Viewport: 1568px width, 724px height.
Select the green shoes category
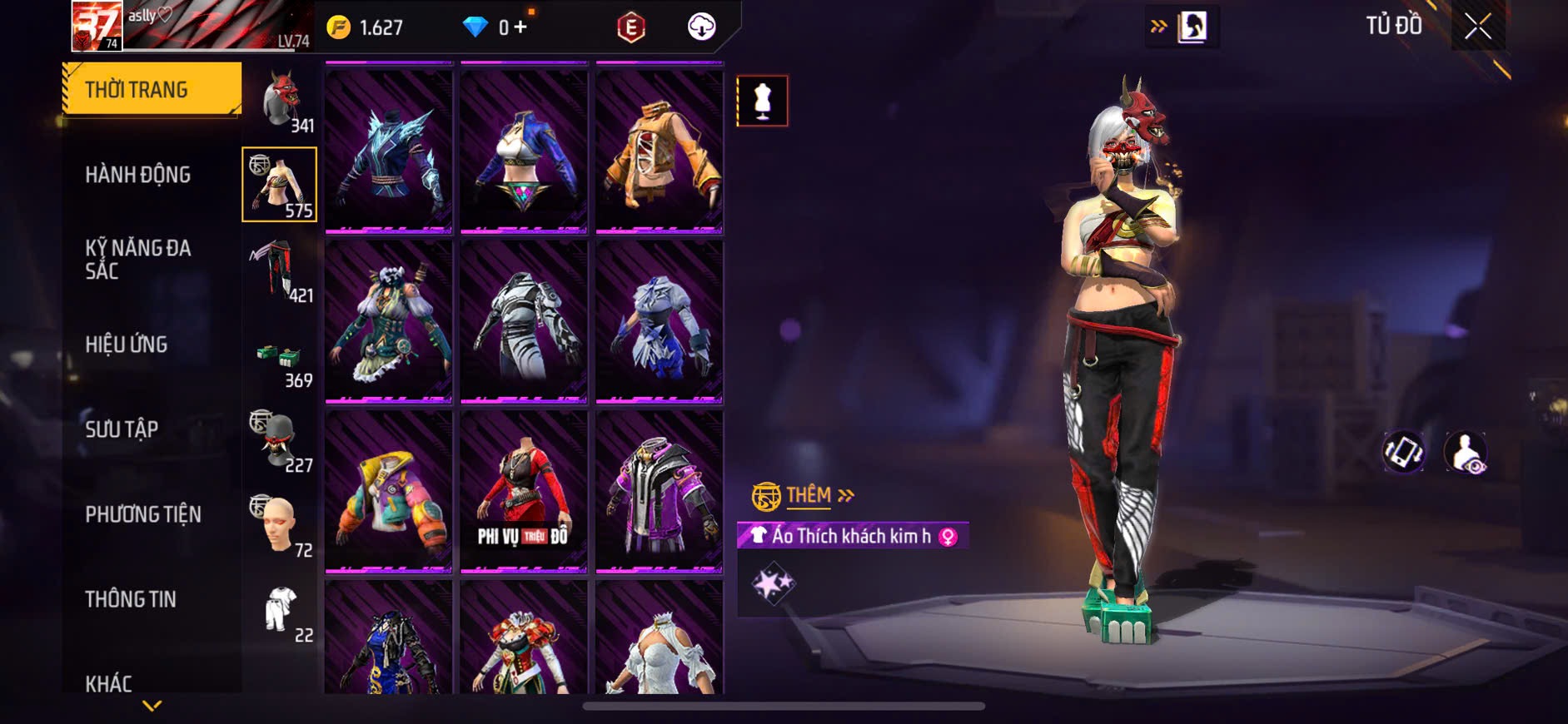pyautogui.click(x=280, y=360)
